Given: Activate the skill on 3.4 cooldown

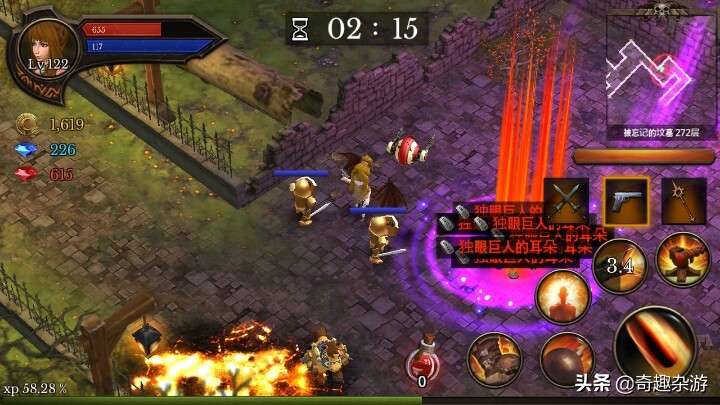Looking at the screenshot, I should 621,266.
